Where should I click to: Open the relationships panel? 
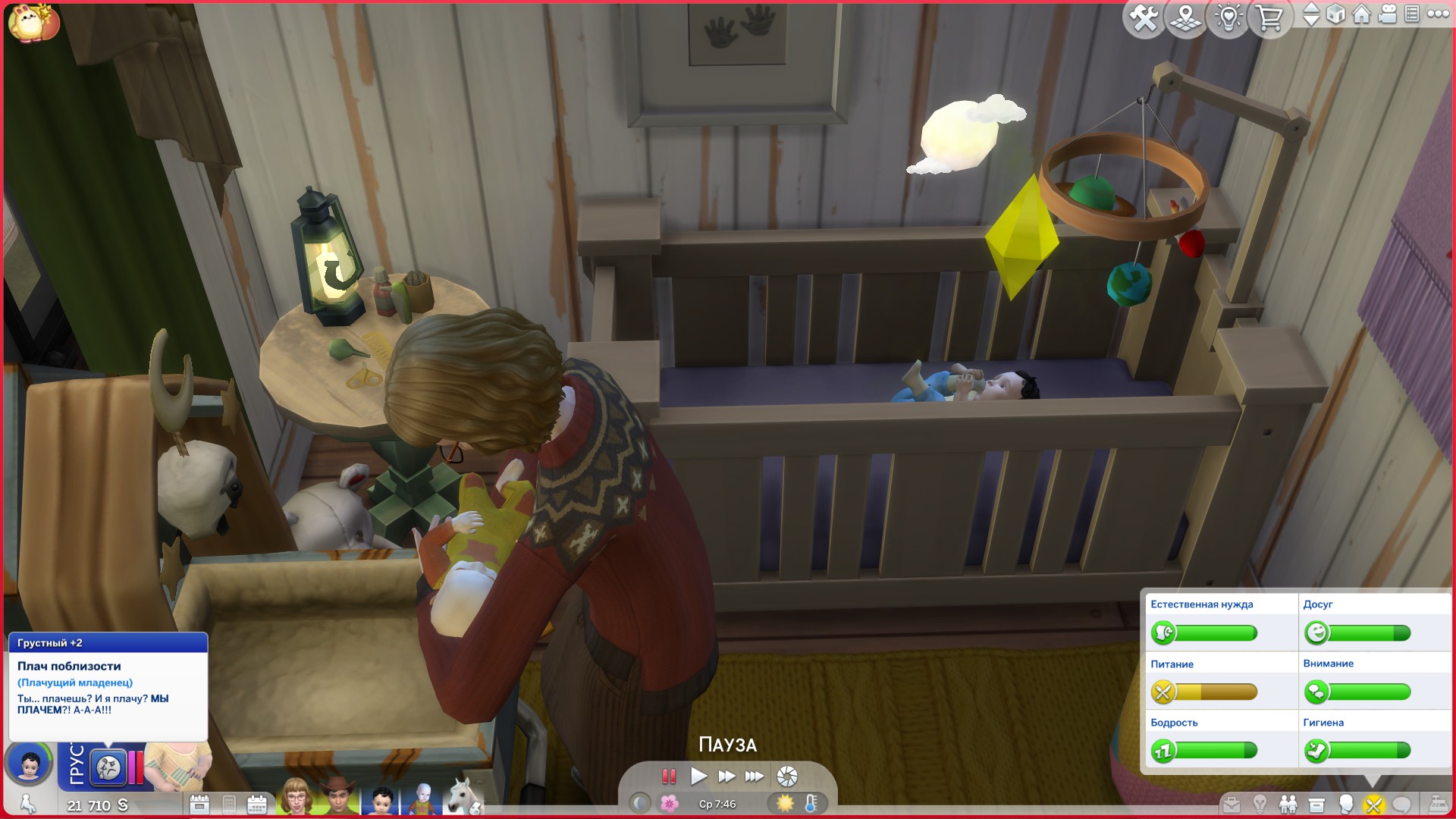[1288, 804]
